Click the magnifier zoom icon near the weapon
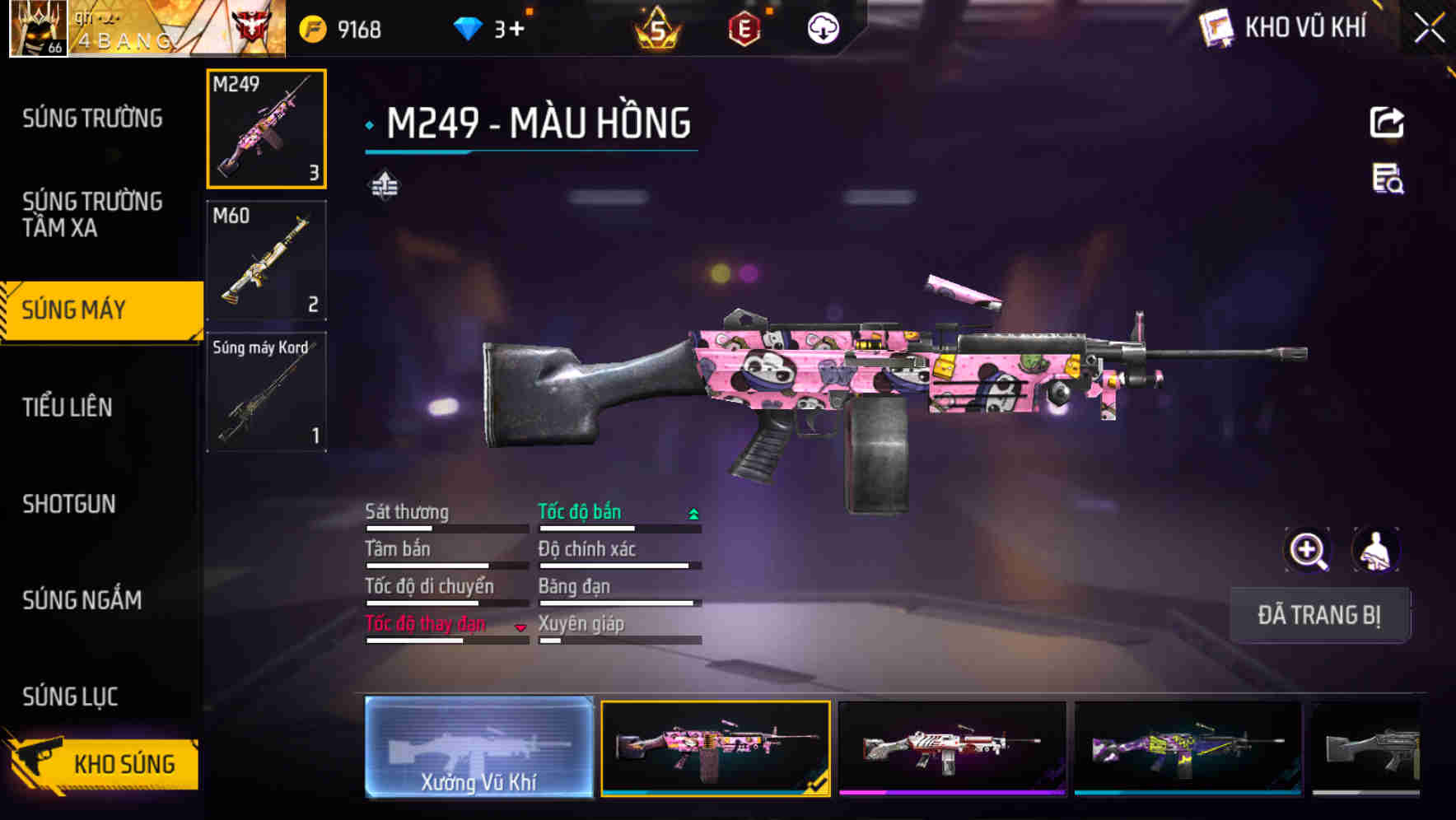Viewport: 1456px width, 820px height. pos(1307,550)
